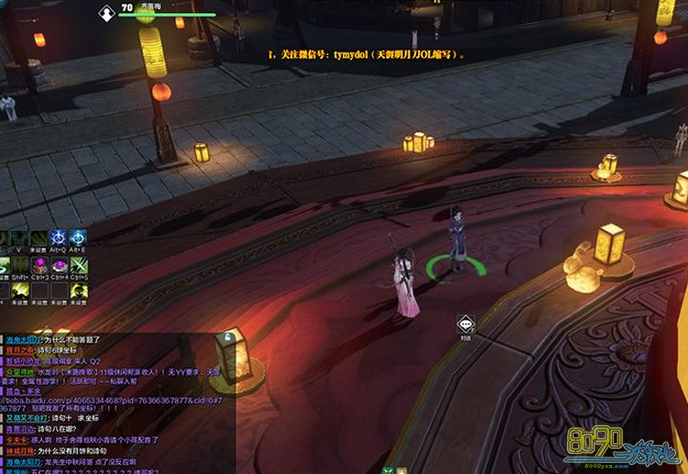
Task: Toggle the chat window lock icon
Action: pyautogui.click(x=229, y=338)
